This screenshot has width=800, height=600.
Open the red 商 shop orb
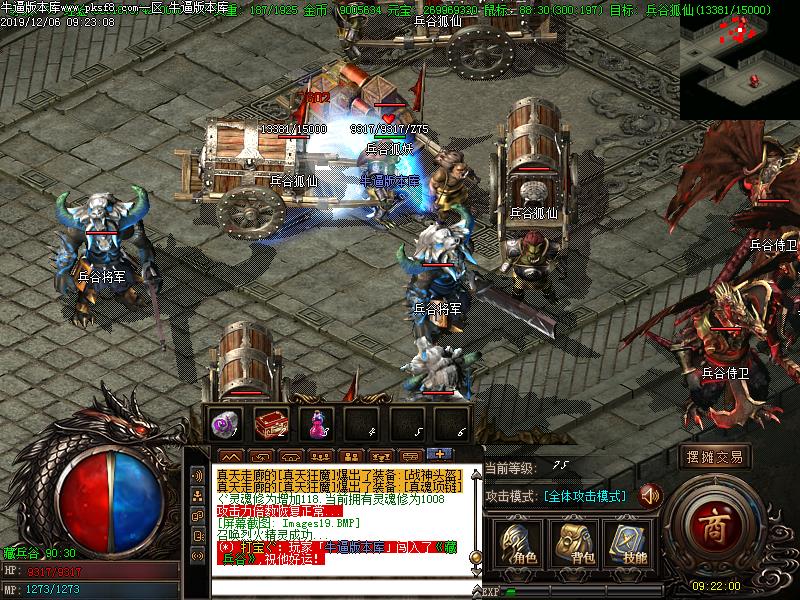tap(711, 521)
